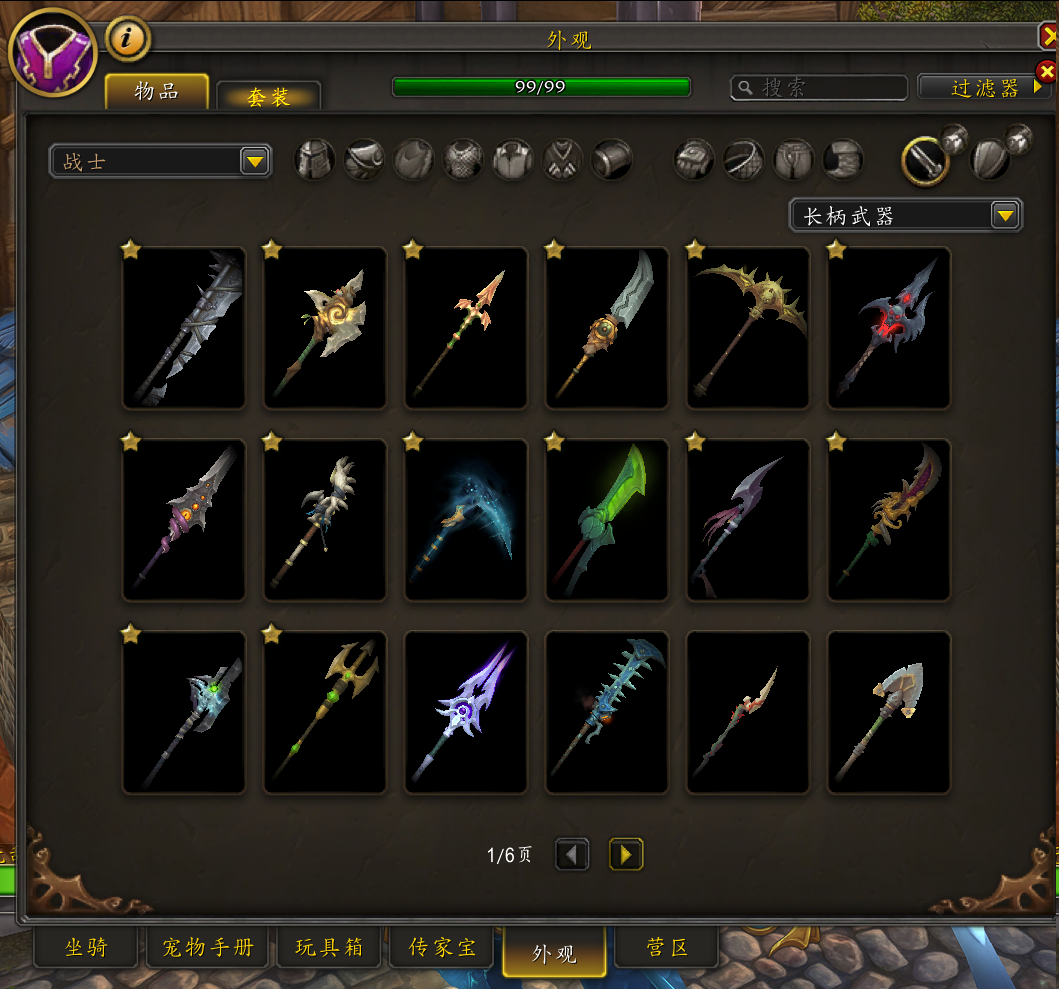Image resolution: width=1059 pixels, height=989 pixels.
Task: Click the 搜索 search box
Action: click(819, 88)
